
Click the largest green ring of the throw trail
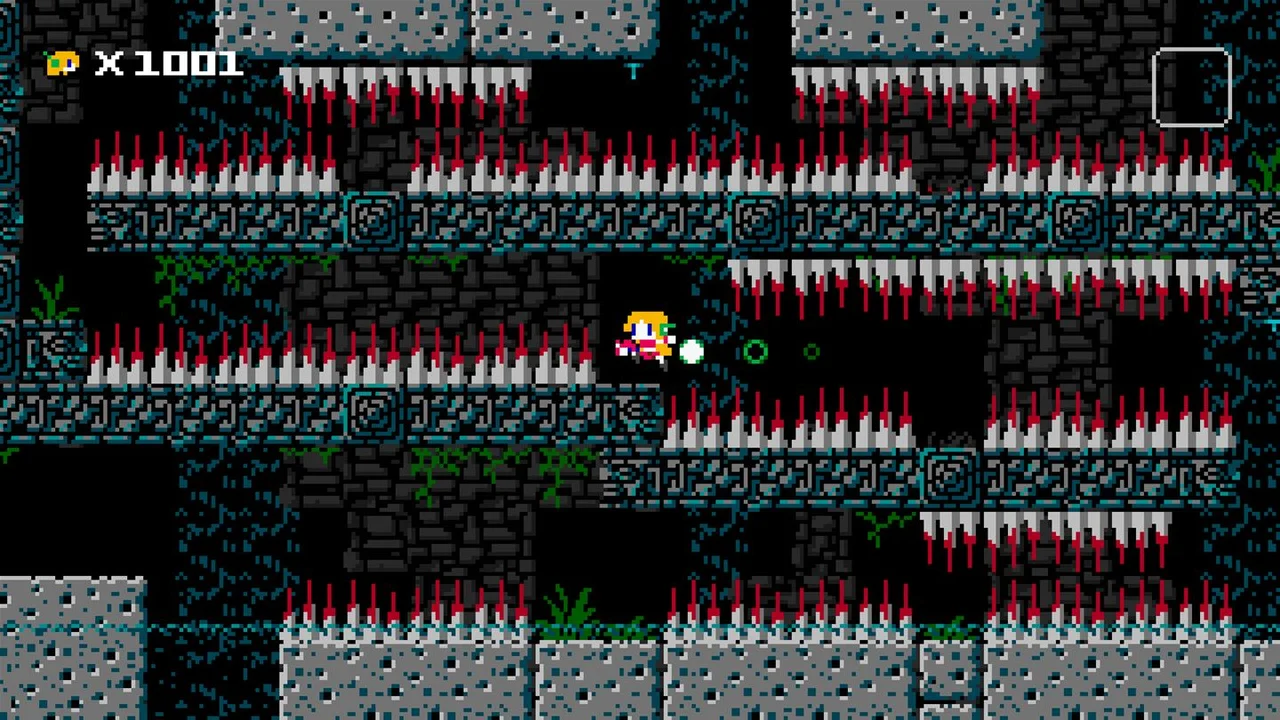click(x=755, y=352)
